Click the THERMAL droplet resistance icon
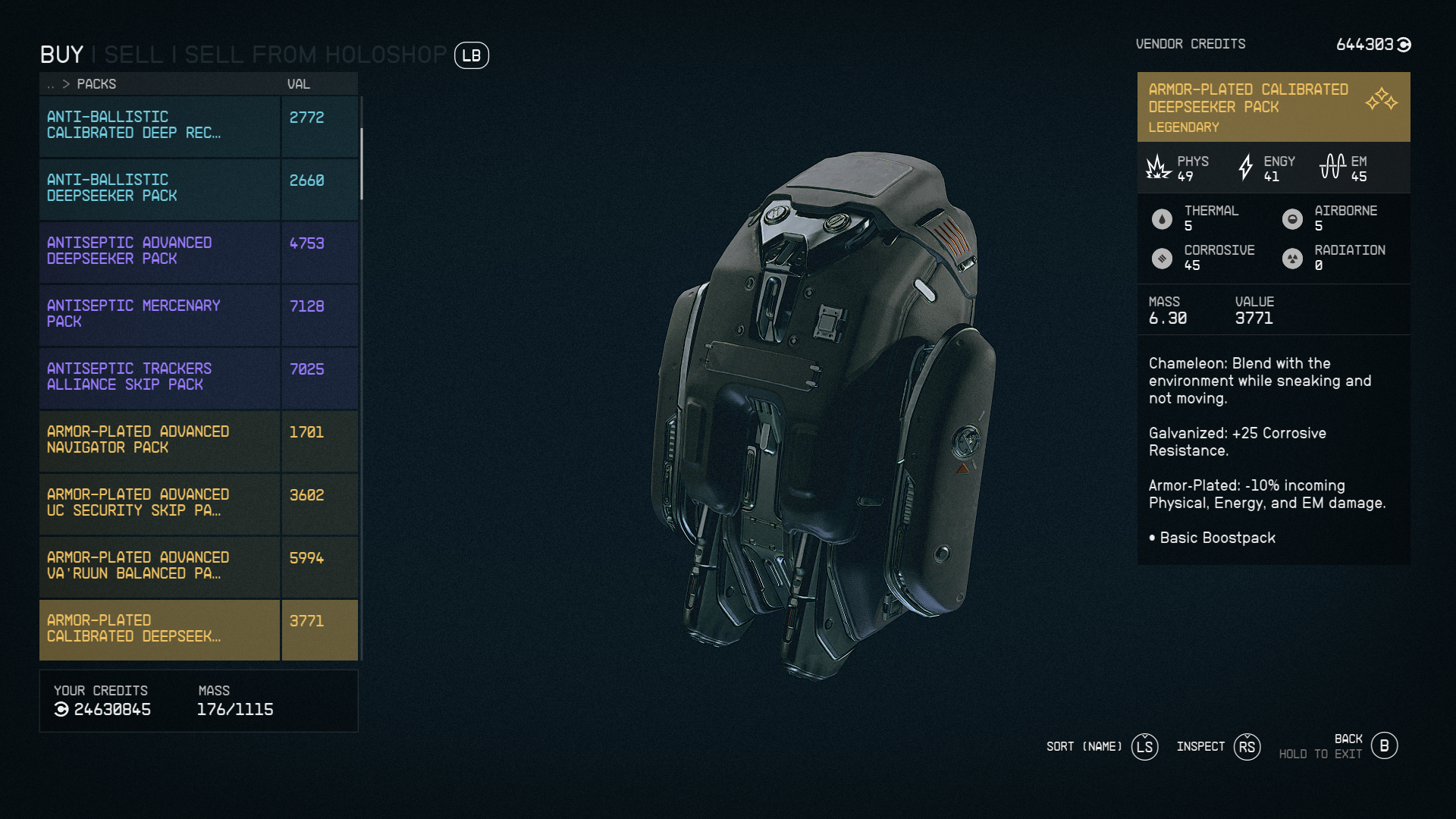 [1161, 218]
